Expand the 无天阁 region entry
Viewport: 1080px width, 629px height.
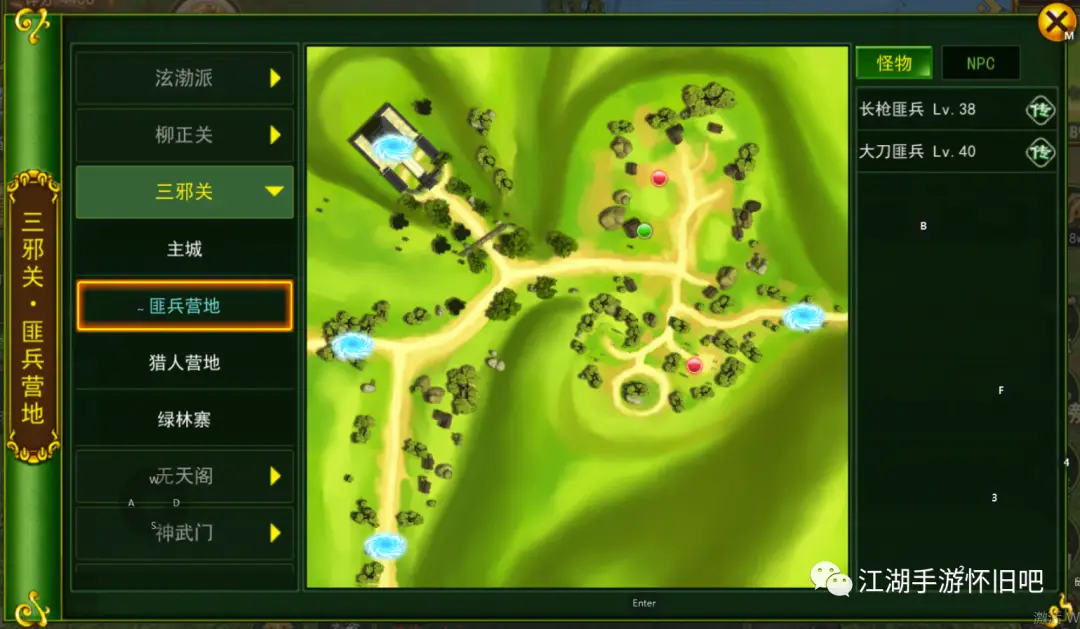click(x=184, y=477)
